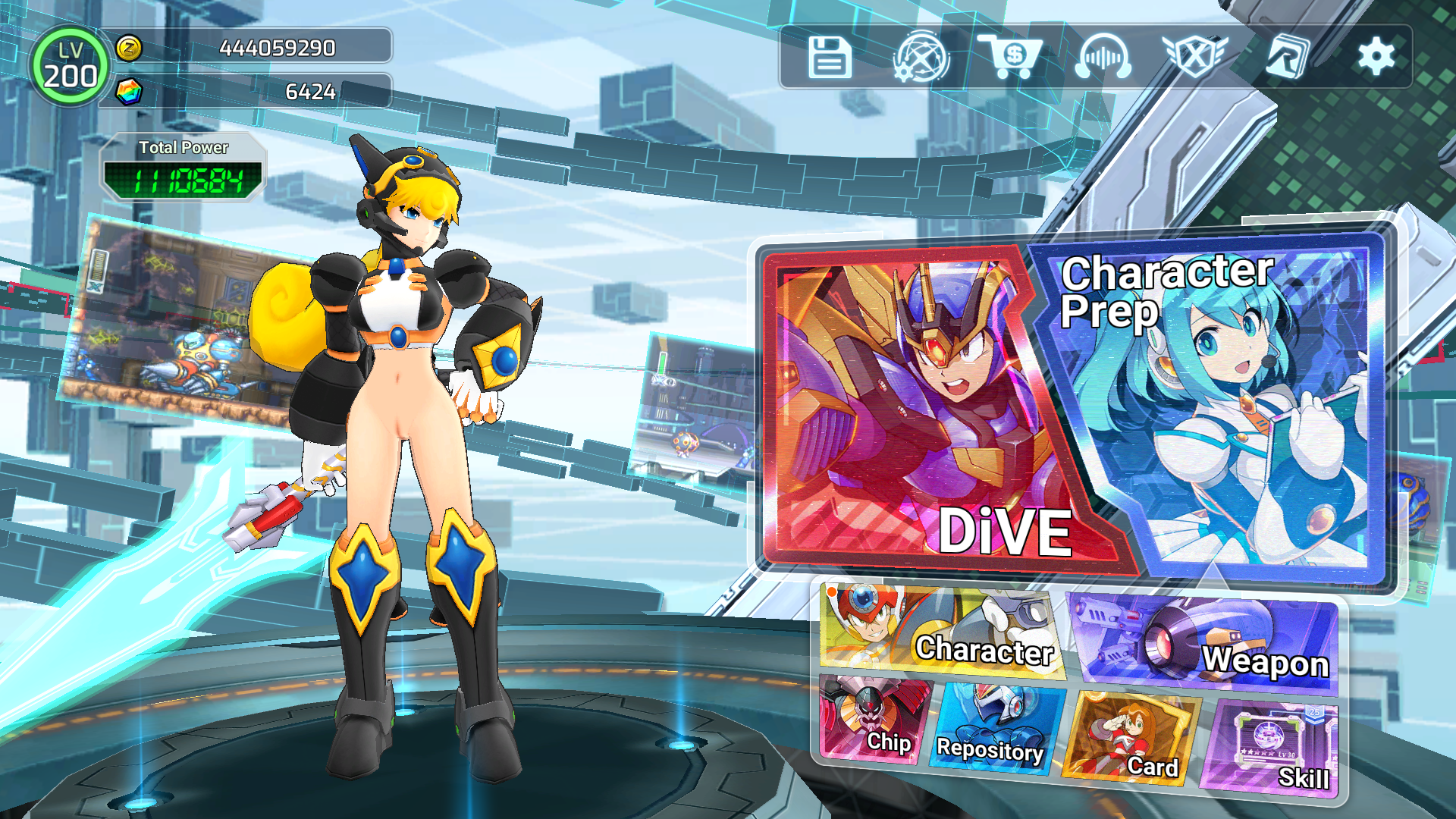Viewport: 1456px width, 819px height.
Task: Open the winged X emblem icon
Action: click(1194, 56)
